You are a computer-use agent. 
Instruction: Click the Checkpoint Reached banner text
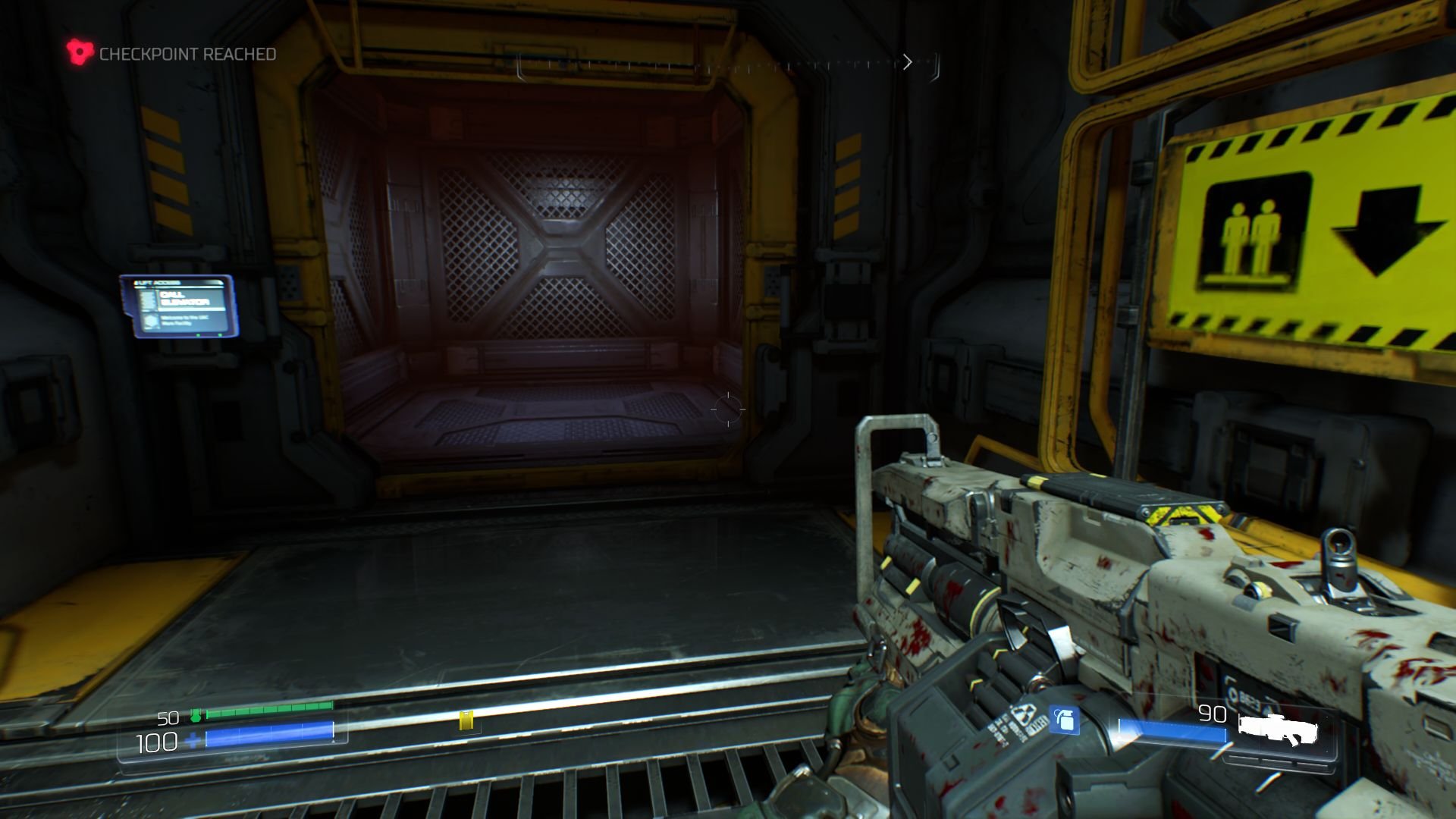(x=187, y=53)
